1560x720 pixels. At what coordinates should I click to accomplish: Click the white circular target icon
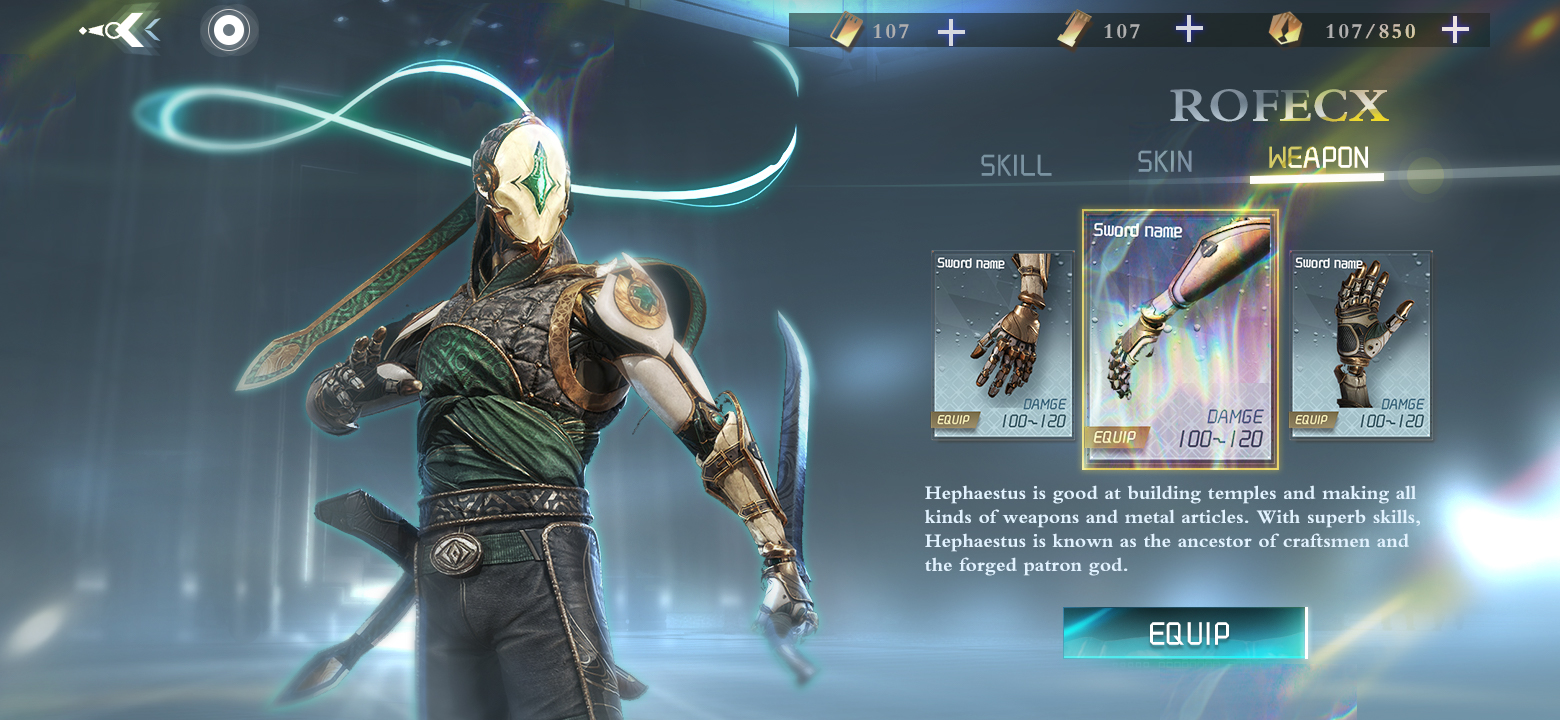coord(229,31)
